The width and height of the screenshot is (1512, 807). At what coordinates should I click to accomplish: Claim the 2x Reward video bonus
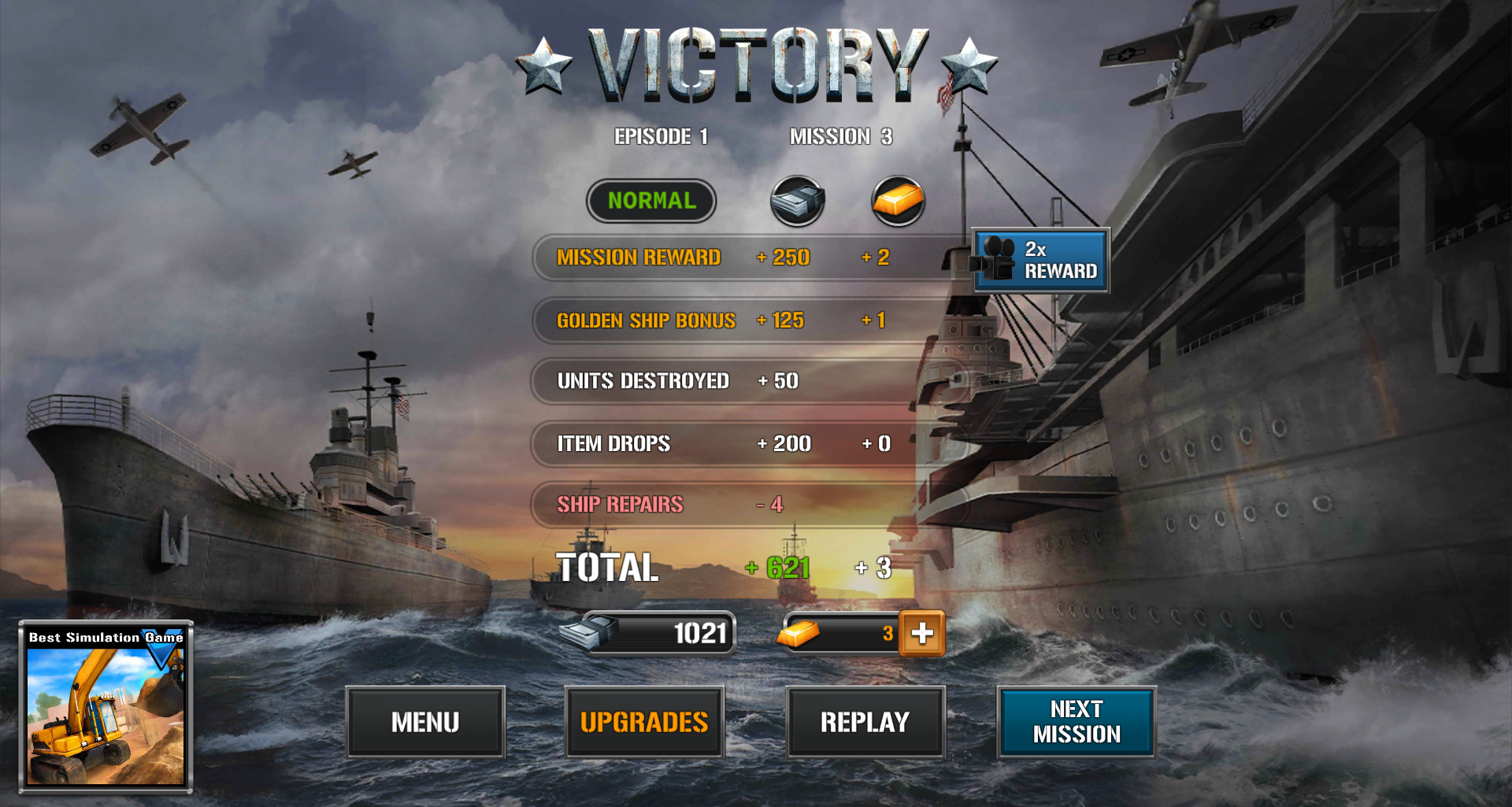pyautogui.click(x=1040, y=261)
